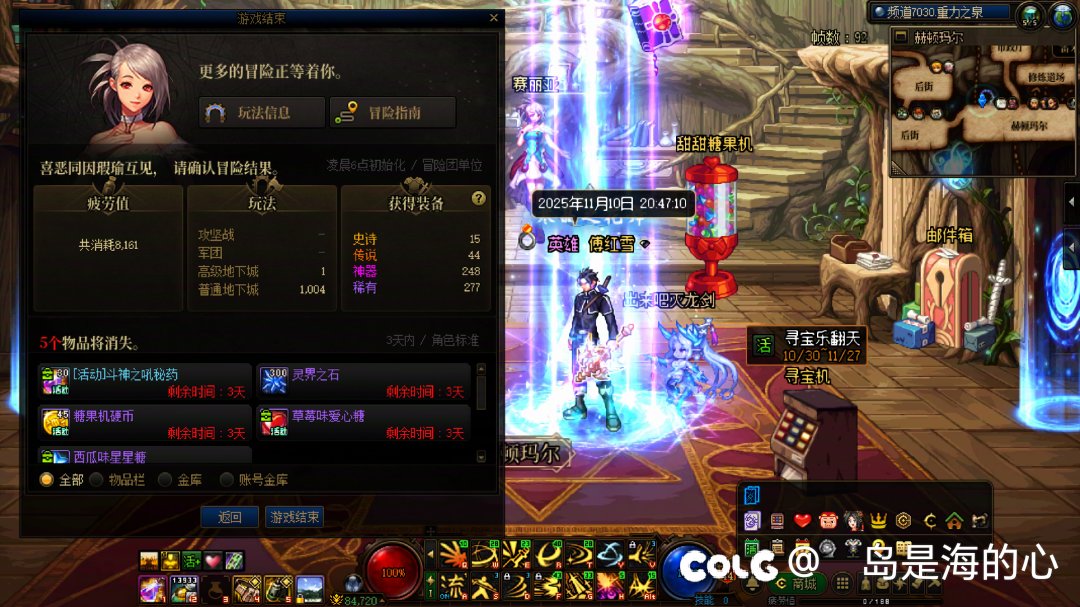Select the 糖果机硬币 item entry
Image resolution: width=1080 pixels, height=607 pixels.
click(x=145, y=424)
